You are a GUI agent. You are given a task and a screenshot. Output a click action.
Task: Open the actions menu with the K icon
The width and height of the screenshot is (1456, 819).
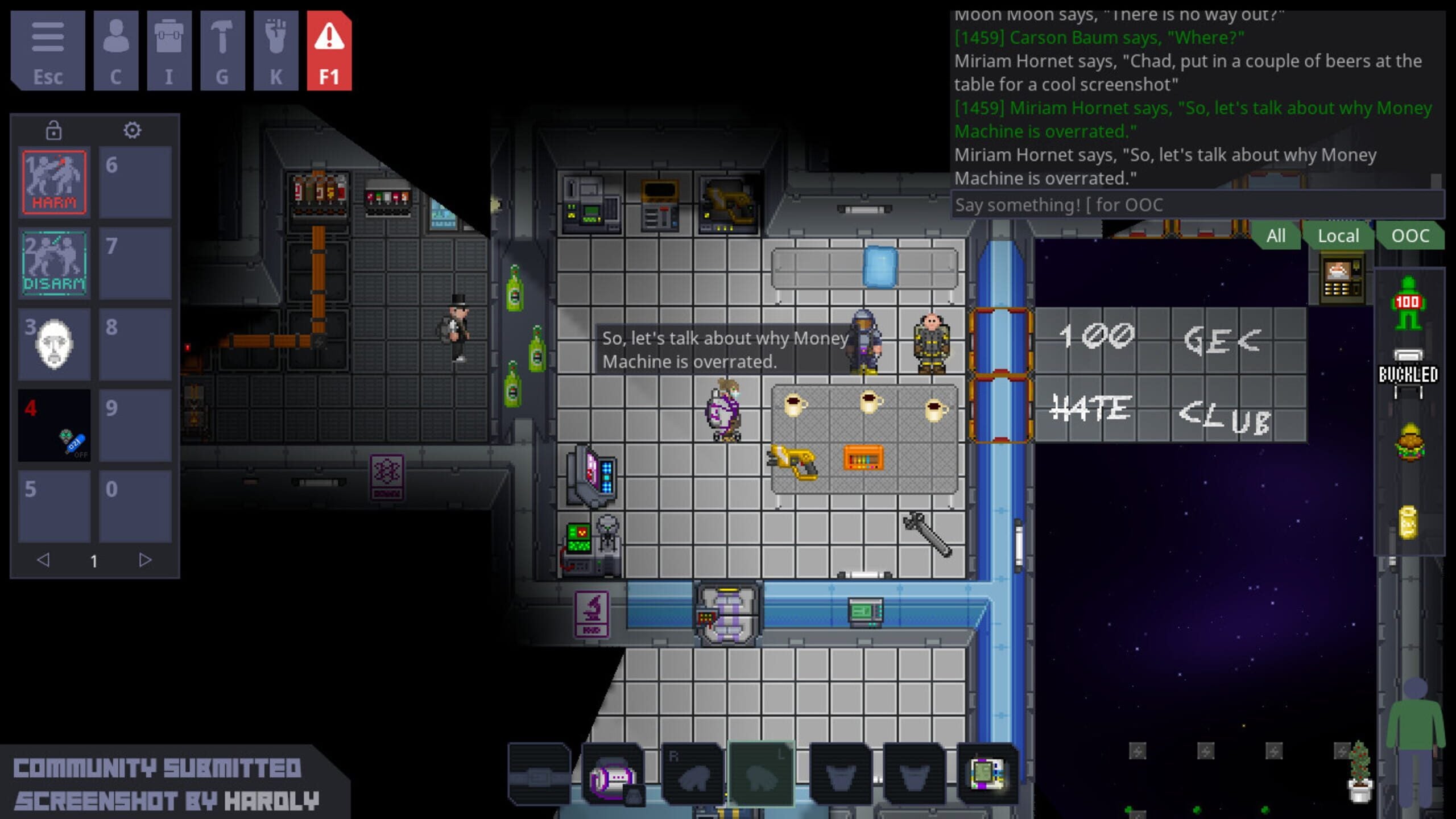[274, 51]
